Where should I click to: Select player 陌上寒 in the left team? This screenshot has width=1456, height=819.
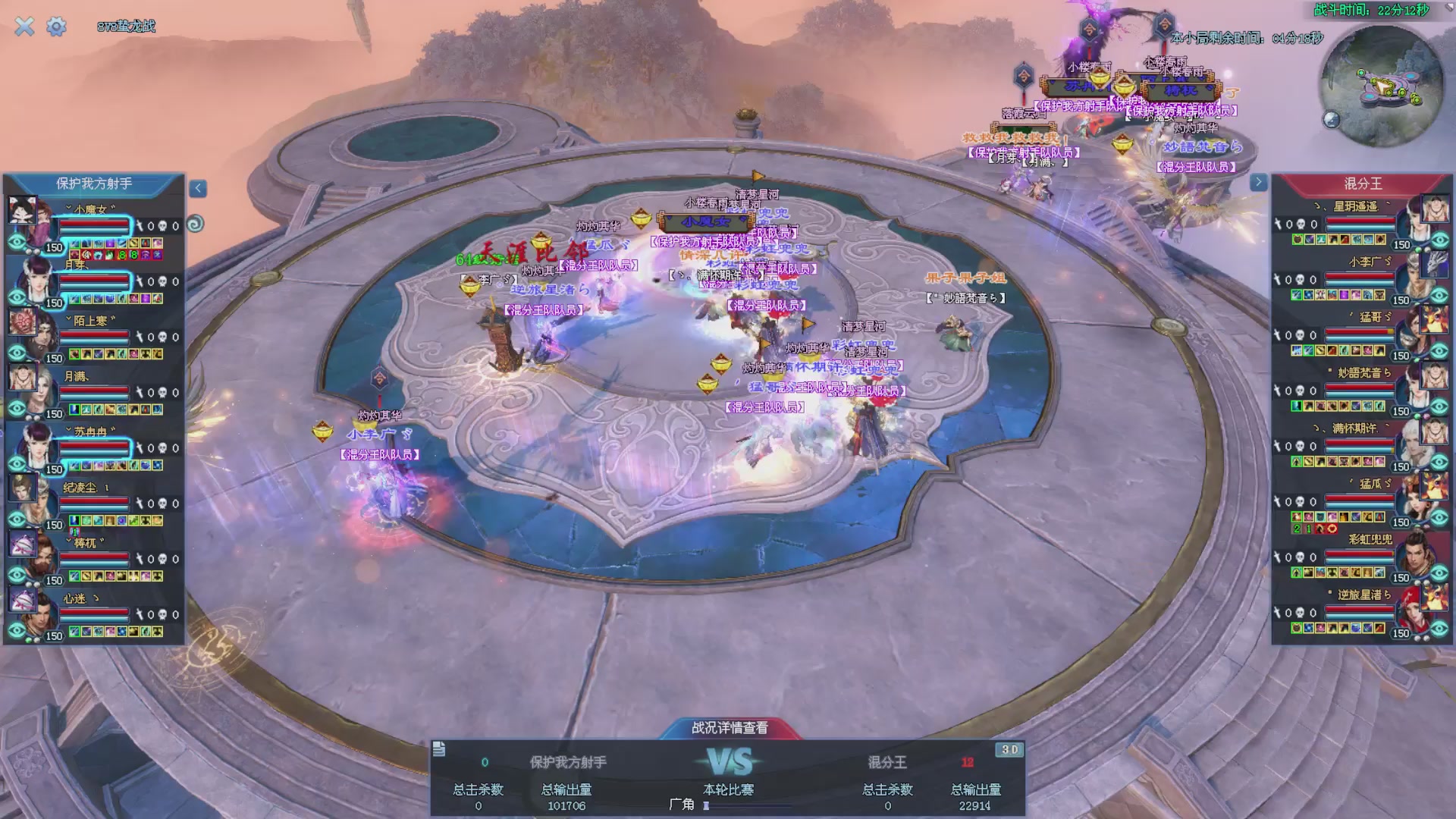pyautogui.click(x=91, y=322)
